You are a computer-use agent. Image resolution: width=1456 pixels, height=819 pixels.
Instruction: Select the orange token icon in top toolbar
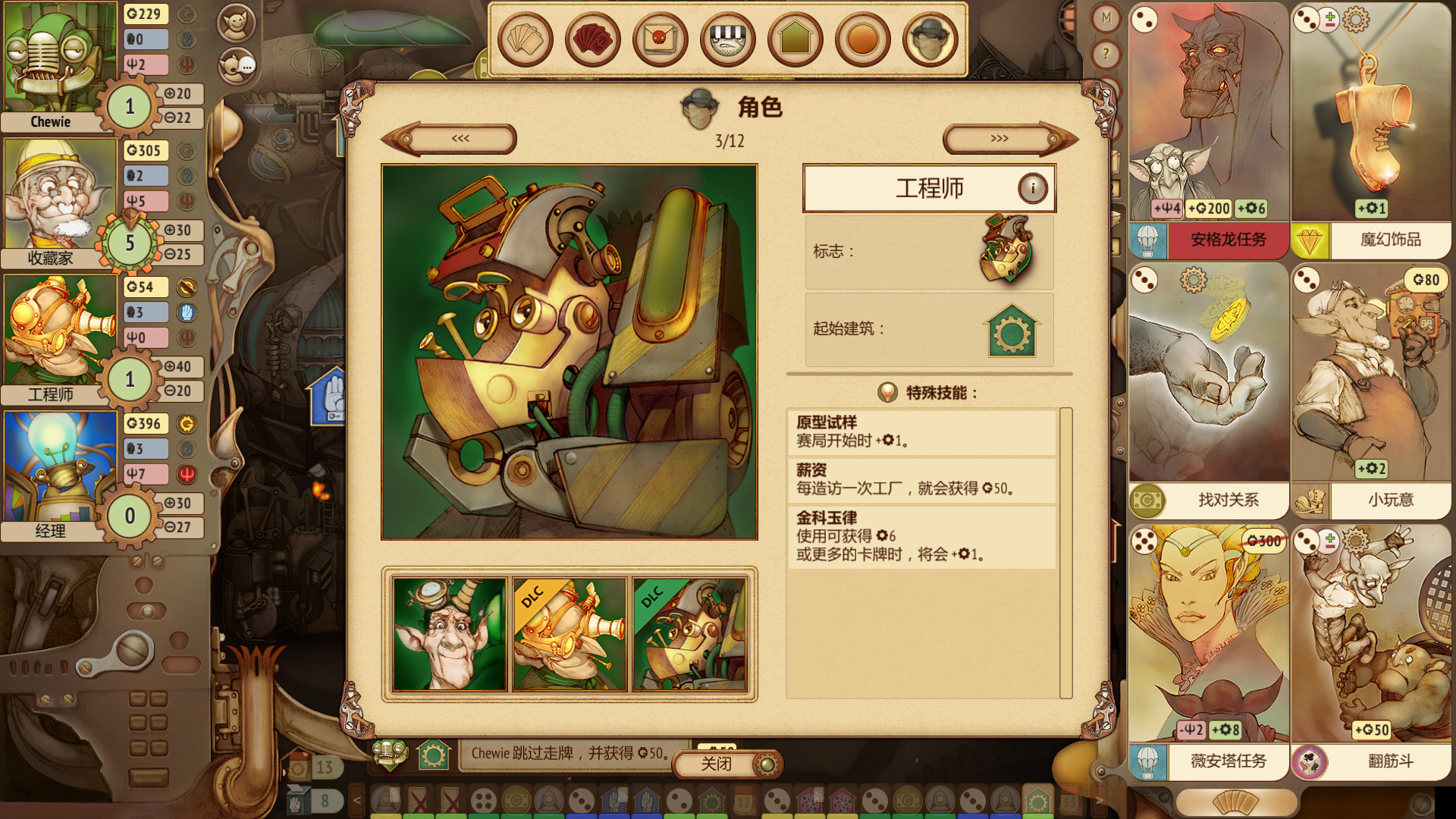pyautogui.click(x=862, y=39)
